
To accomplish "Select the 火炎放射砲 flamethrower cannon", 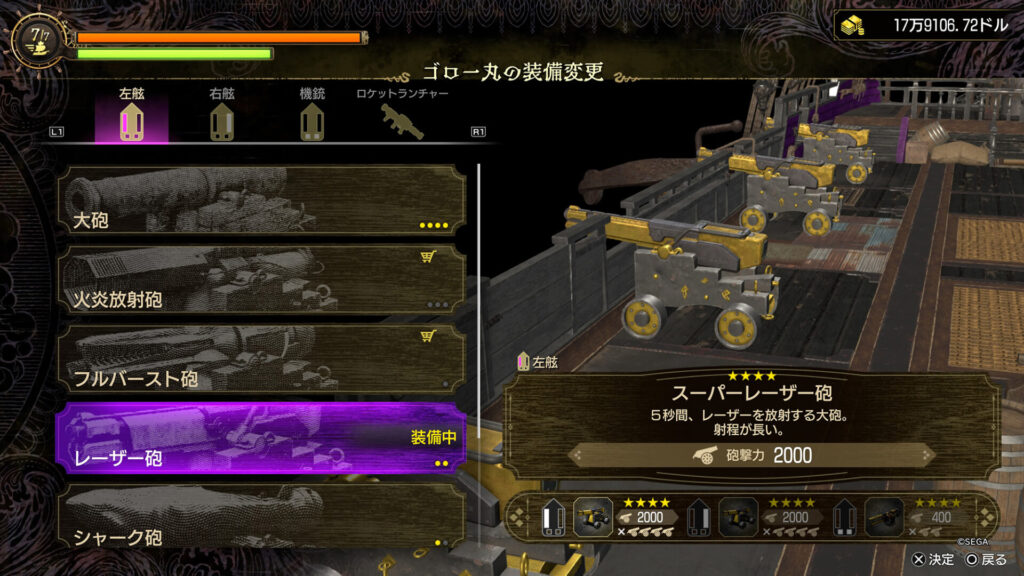I will [261, 279].
